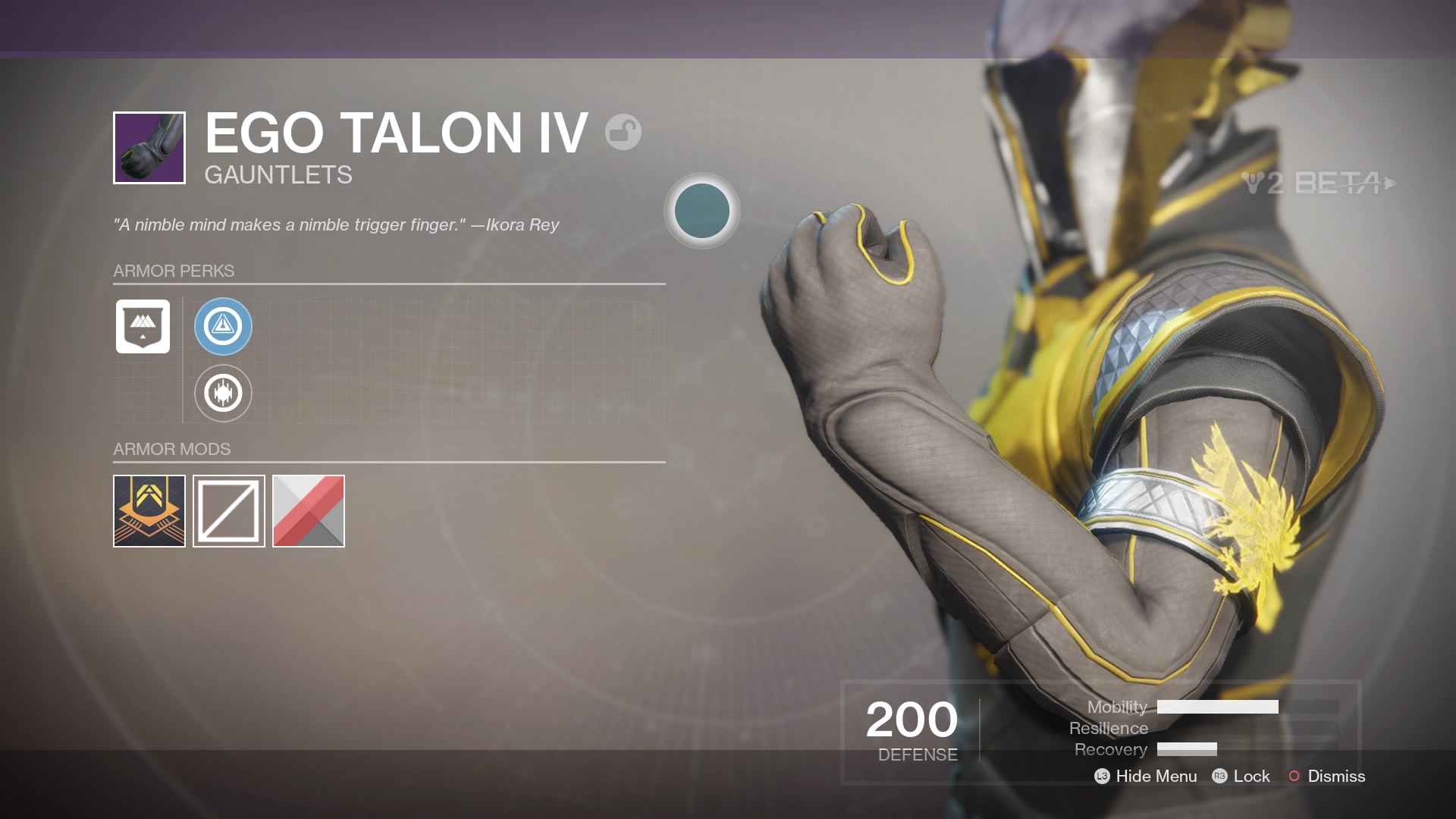Select the Ego Talon IV title text
Image resolution: width=1456 pixels, height=819 pixels.
point(394,133)
